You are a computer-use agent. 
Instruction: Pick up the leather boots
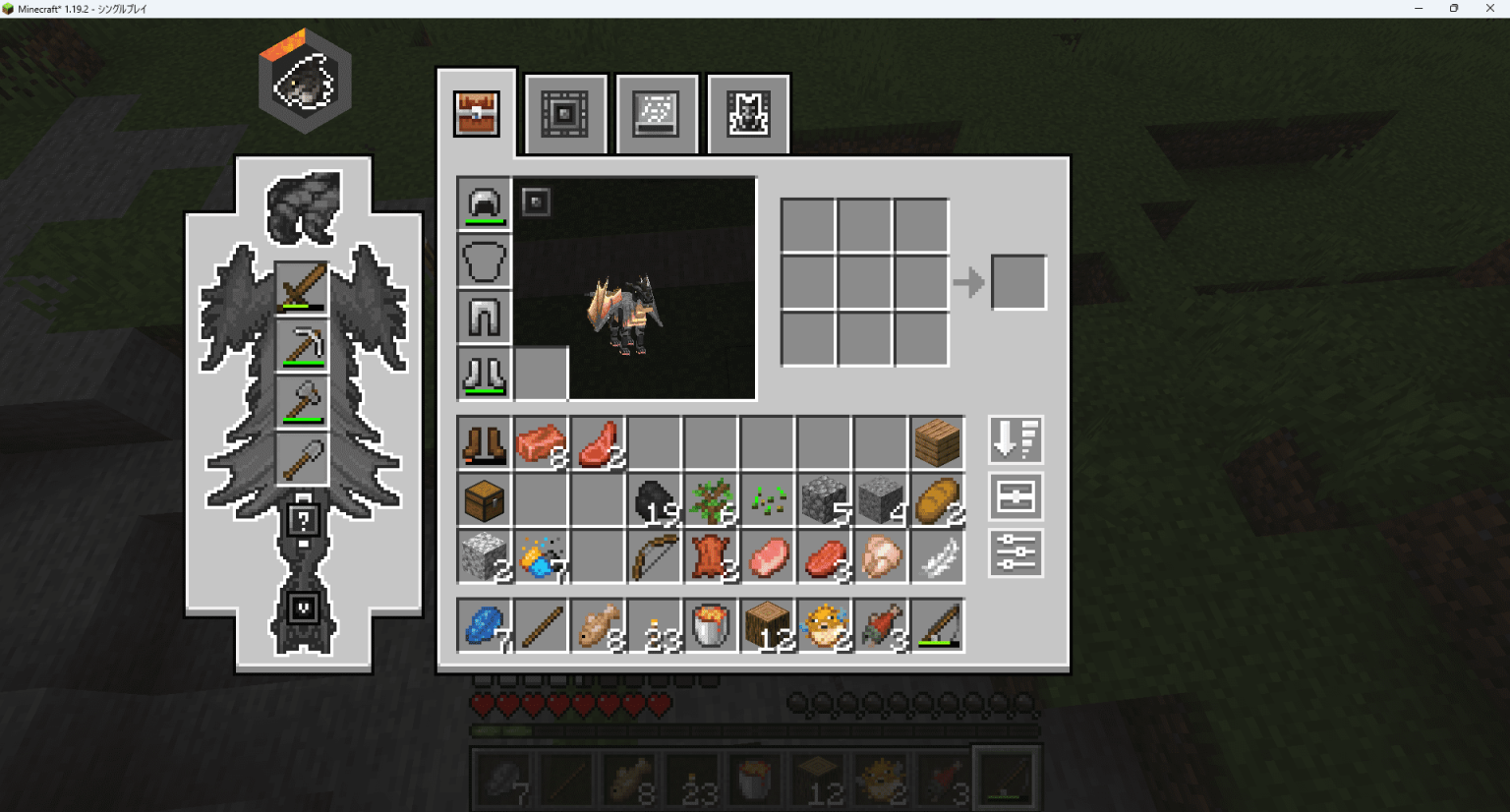pyautogui.click(x=484, y=443)
